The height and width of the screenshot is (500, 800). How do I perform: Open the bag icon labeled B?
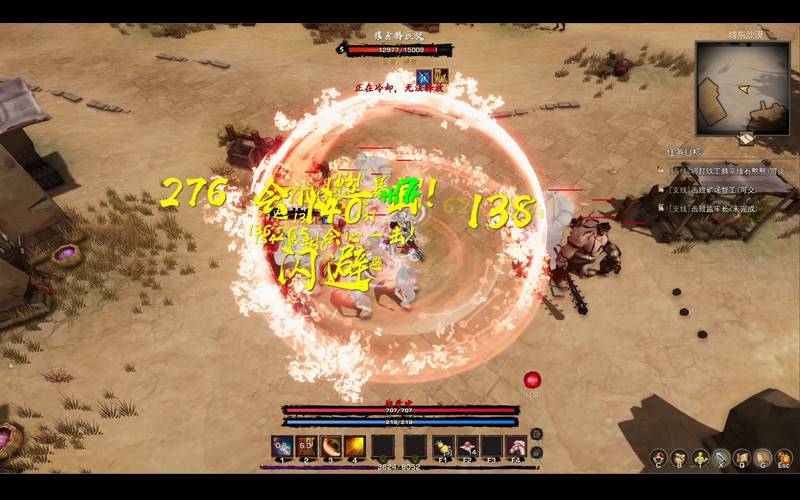(x=679, y=457)
